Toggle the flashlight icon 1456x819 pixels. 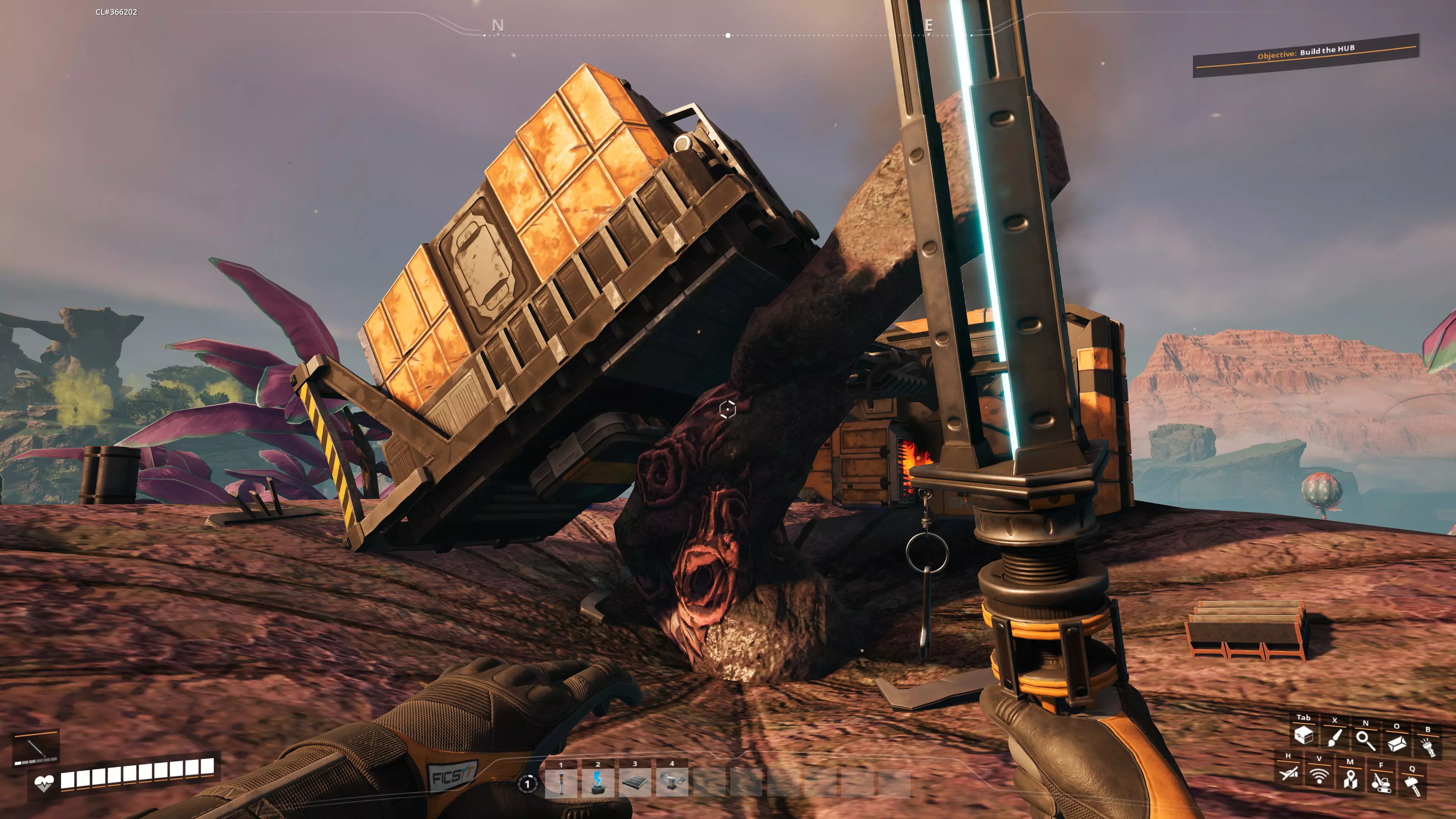pos(1428,747)
